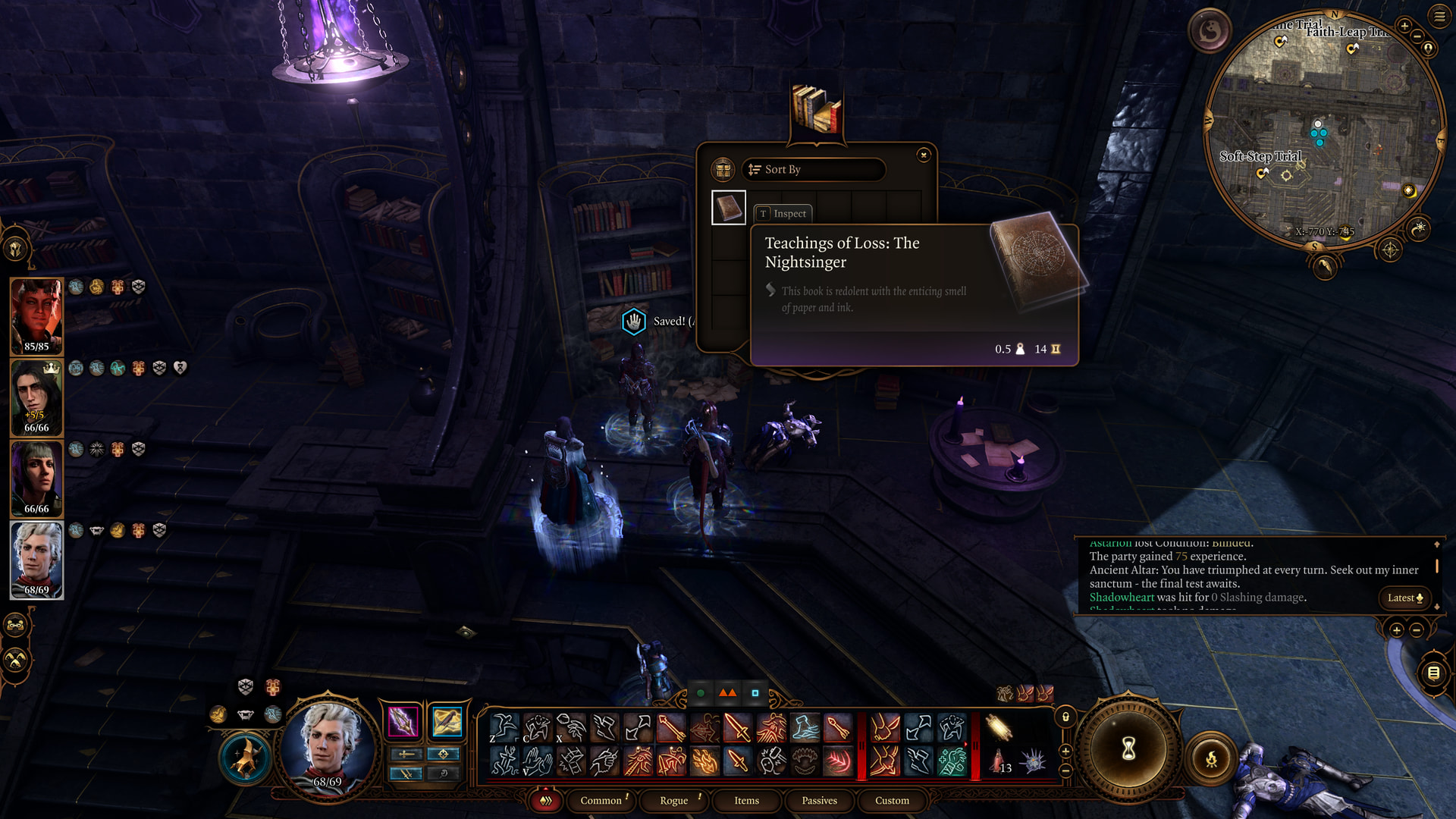
Task: Select the Custom hotbar tab
Action: click(892, 800)
